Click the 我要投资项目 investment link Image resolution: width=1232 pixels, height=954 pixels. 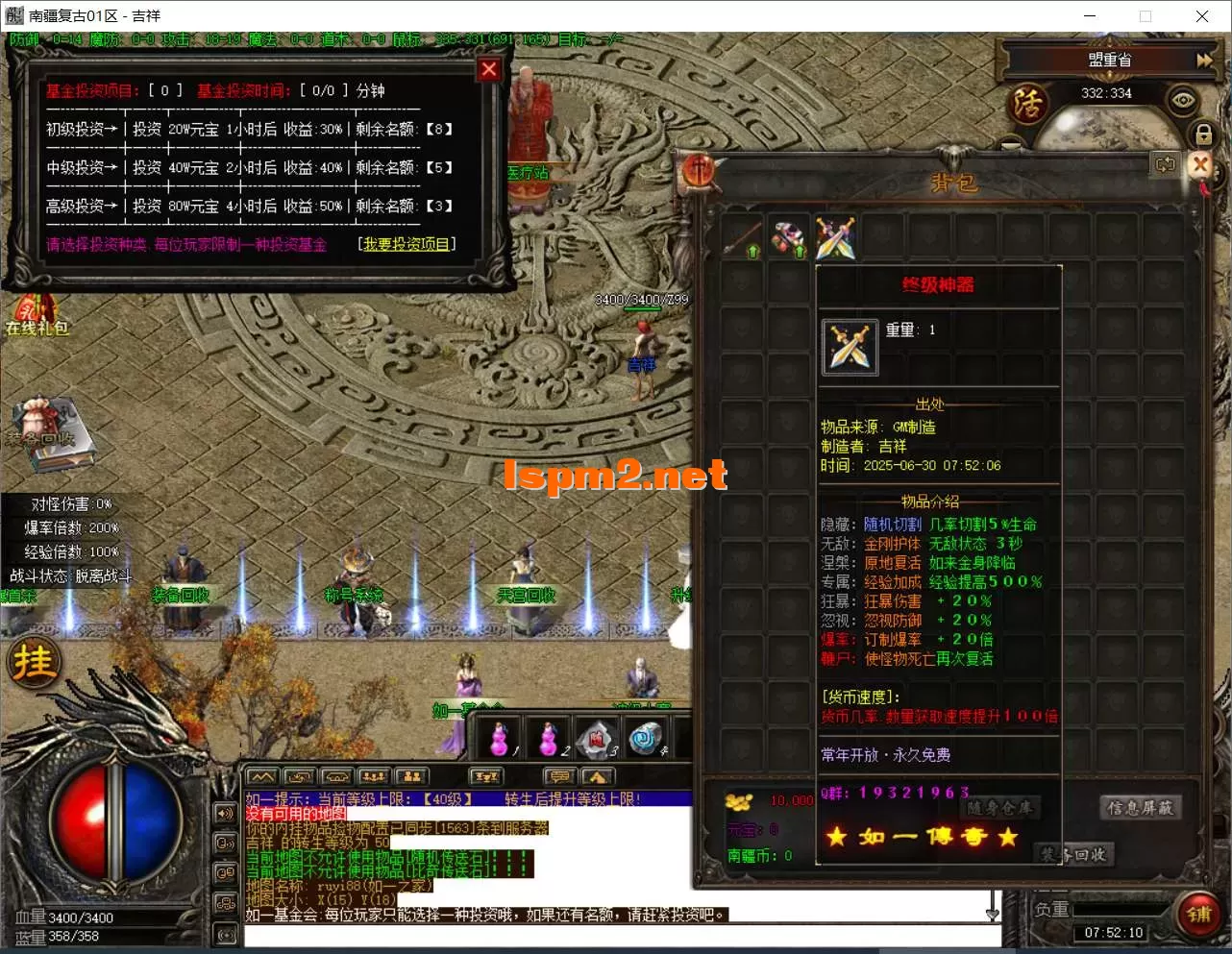click(407, 244)
